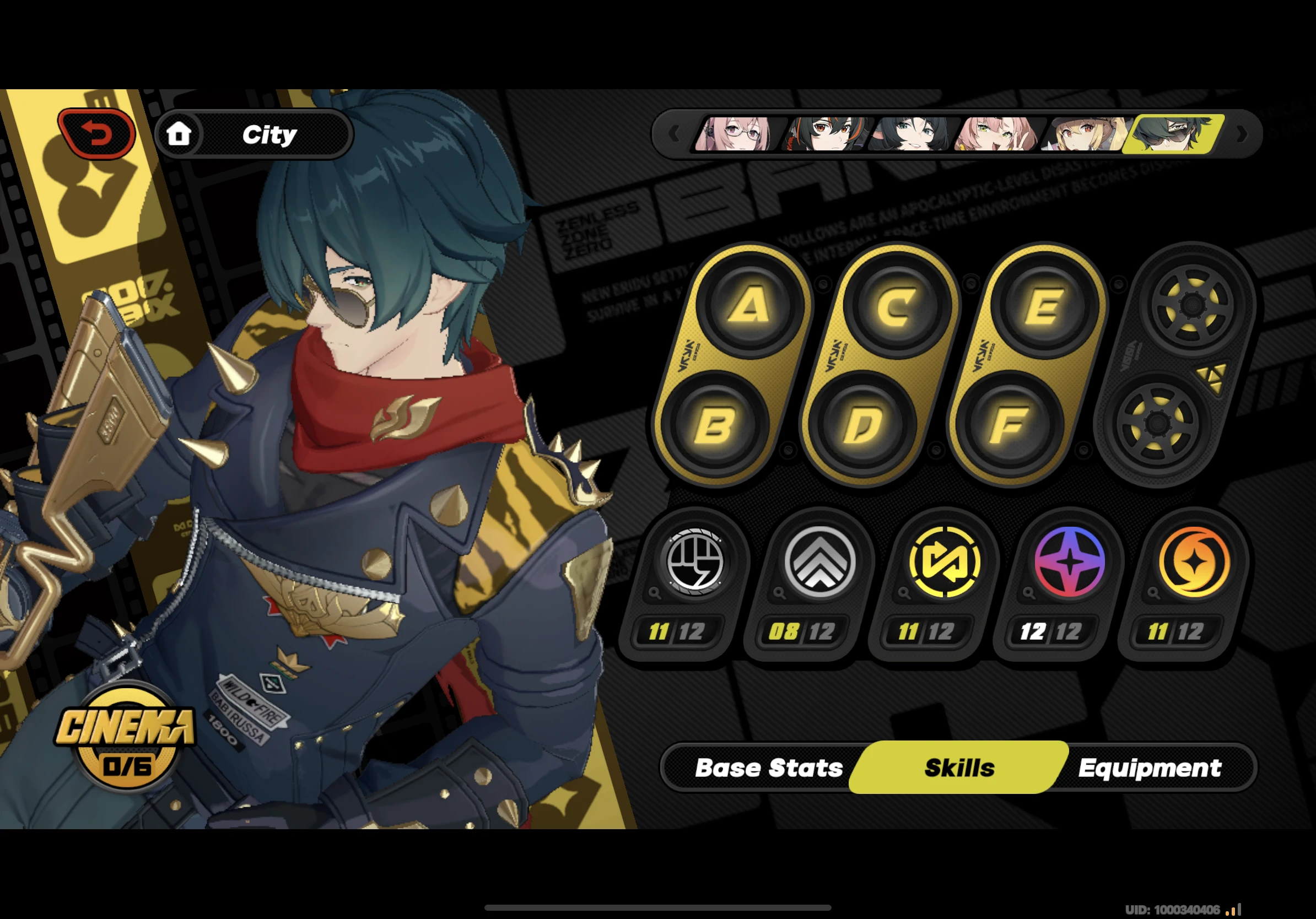1316x919 pixels.
Task: View the chevron dodge skill
Action: coord(819,561)
